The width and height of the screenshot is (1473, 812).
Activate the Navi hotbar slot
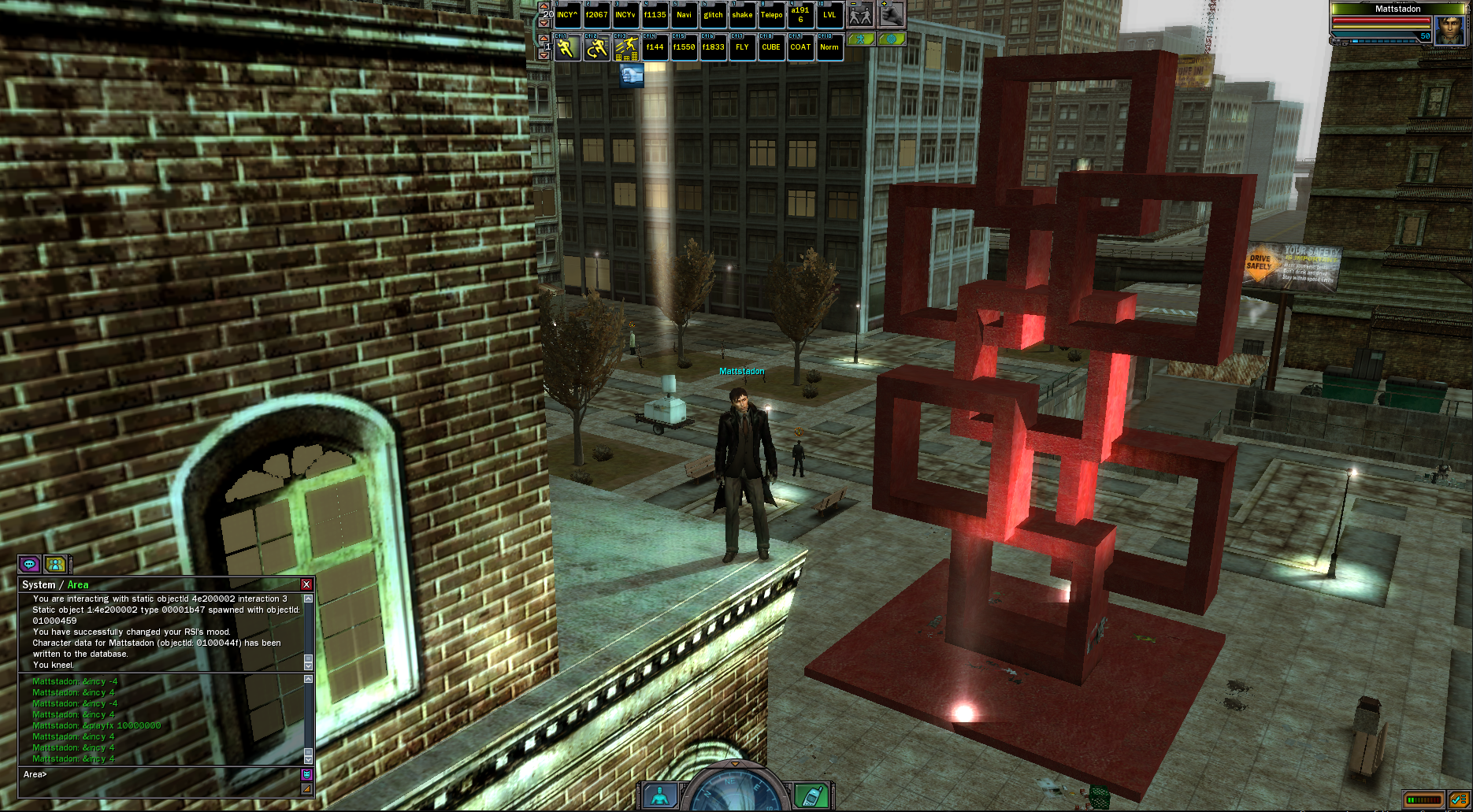pos(684,15)
